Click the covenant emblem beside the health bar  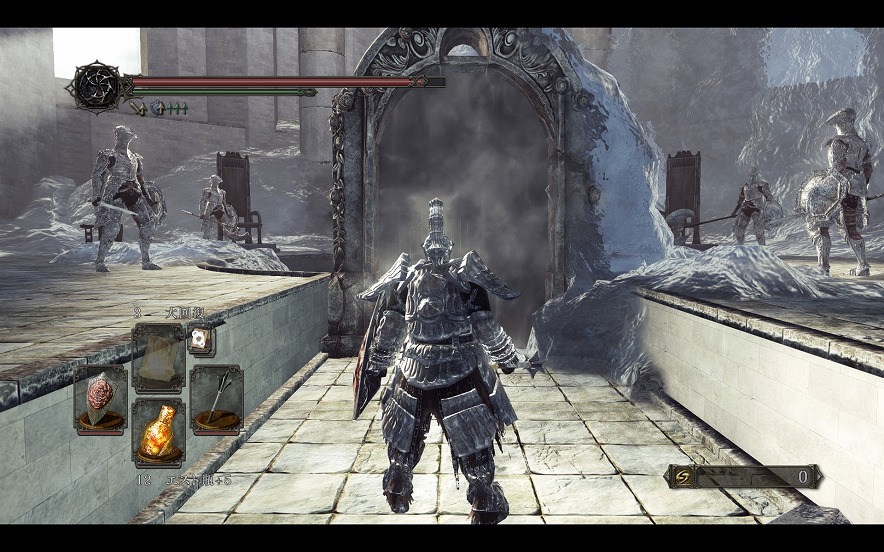[96, 88]
